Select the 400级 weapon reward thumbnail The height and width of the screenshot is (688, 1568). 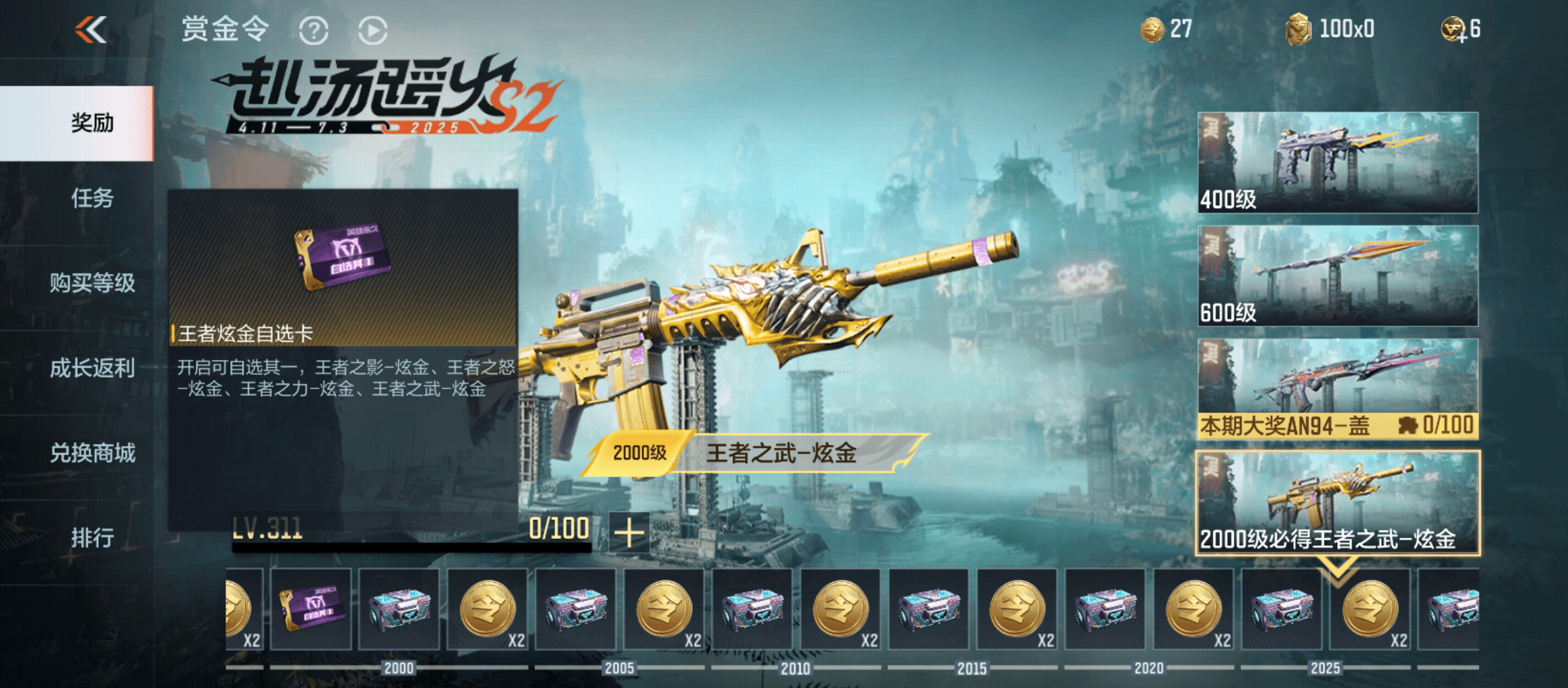click(1337, 162)
